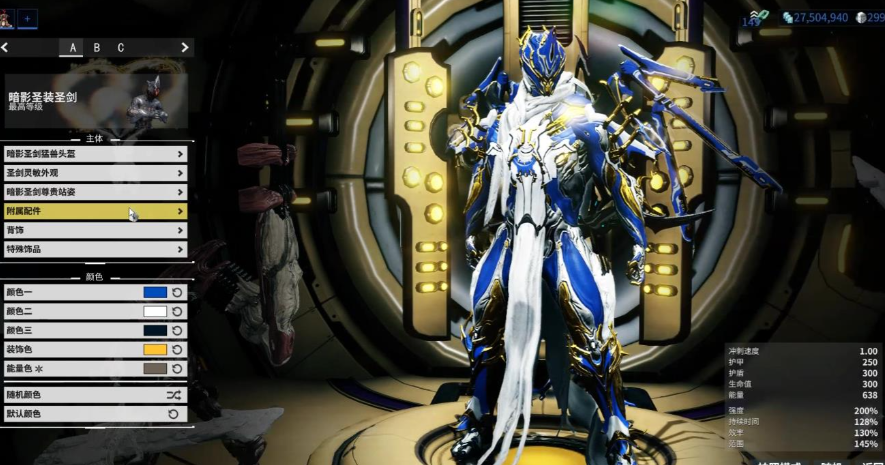Click the right arrow next to config C
The image size is (885, 465).
pyautogui.click(x=185, y=47)
